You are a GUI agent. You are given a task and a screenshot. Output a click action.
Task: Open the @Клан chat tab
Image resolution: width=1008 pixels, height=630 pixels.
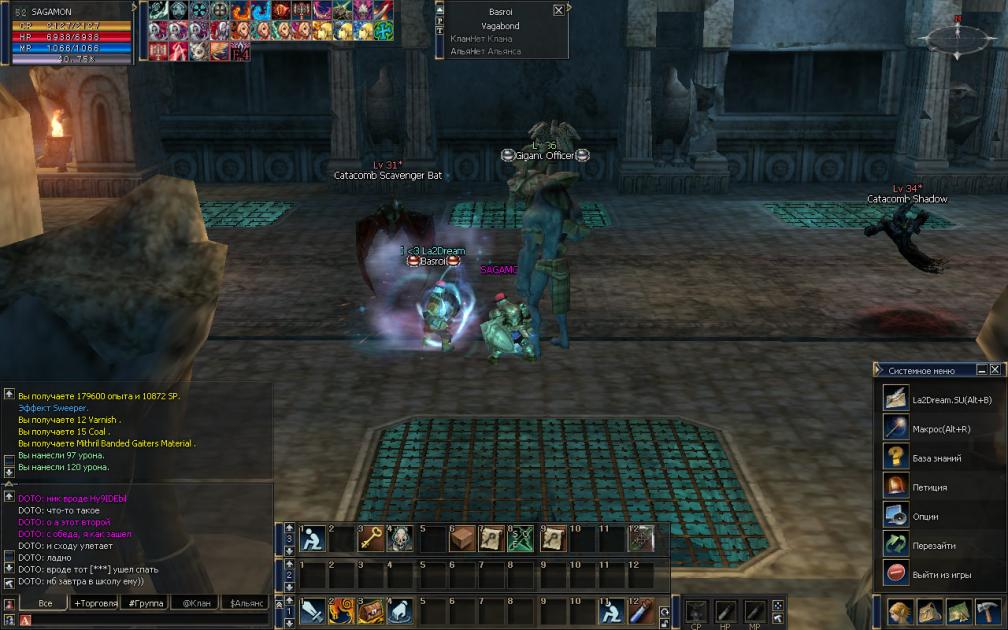coord(196,603)
